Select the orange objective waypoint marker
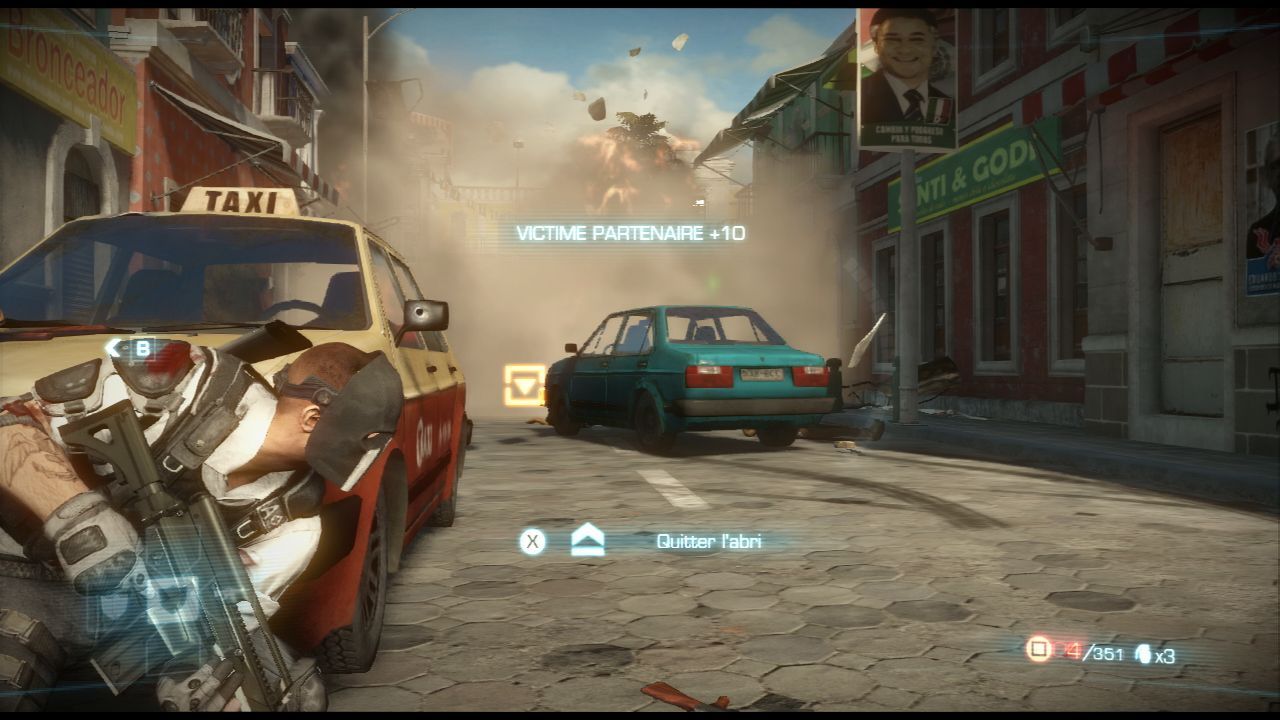The height and width of the screenshot is (720, 1280). (x=524, y=384)
